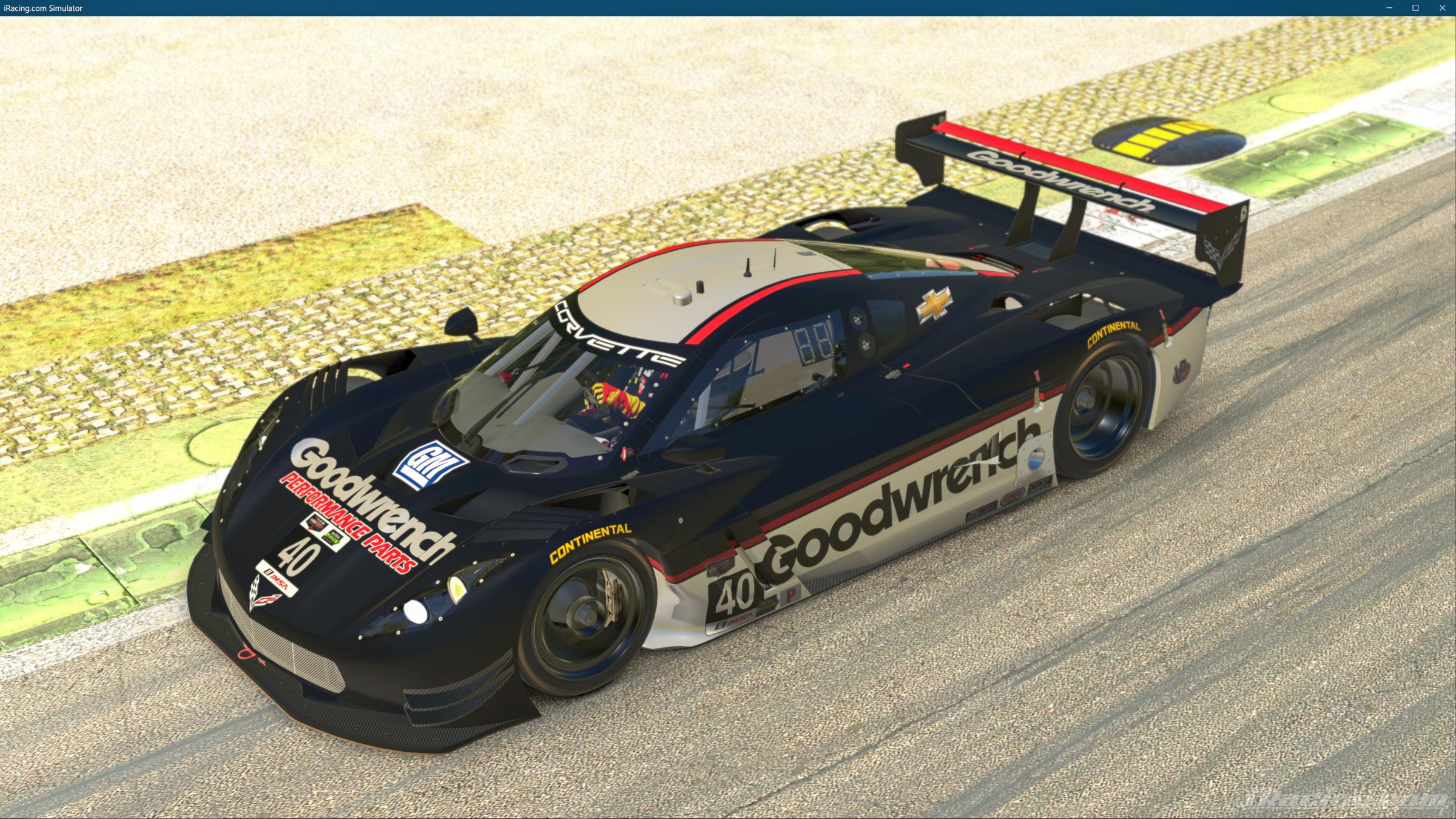This screenshot has height=819, width=1456.
Task: Close the iRacing.com Simulator window
Action: (x=1443, y=8)
